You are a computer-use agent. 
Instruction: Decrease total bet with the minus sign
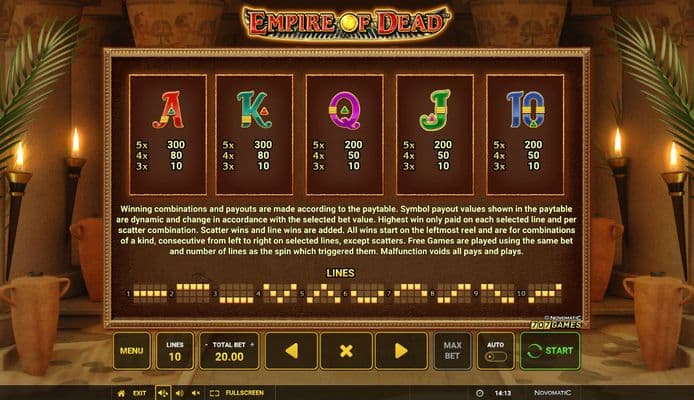click(207, 344)
